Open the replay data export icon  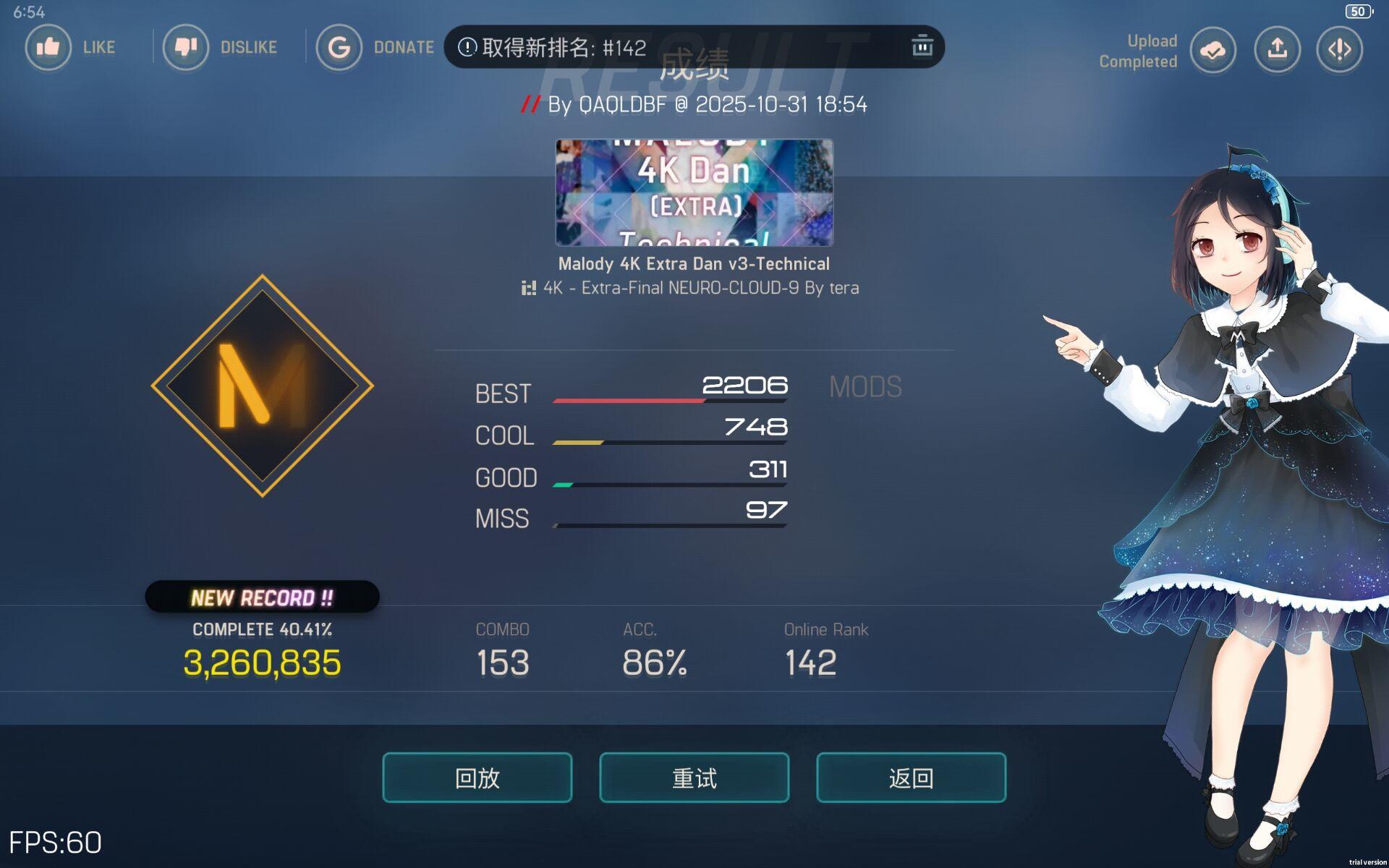[x=1339, y=50]
